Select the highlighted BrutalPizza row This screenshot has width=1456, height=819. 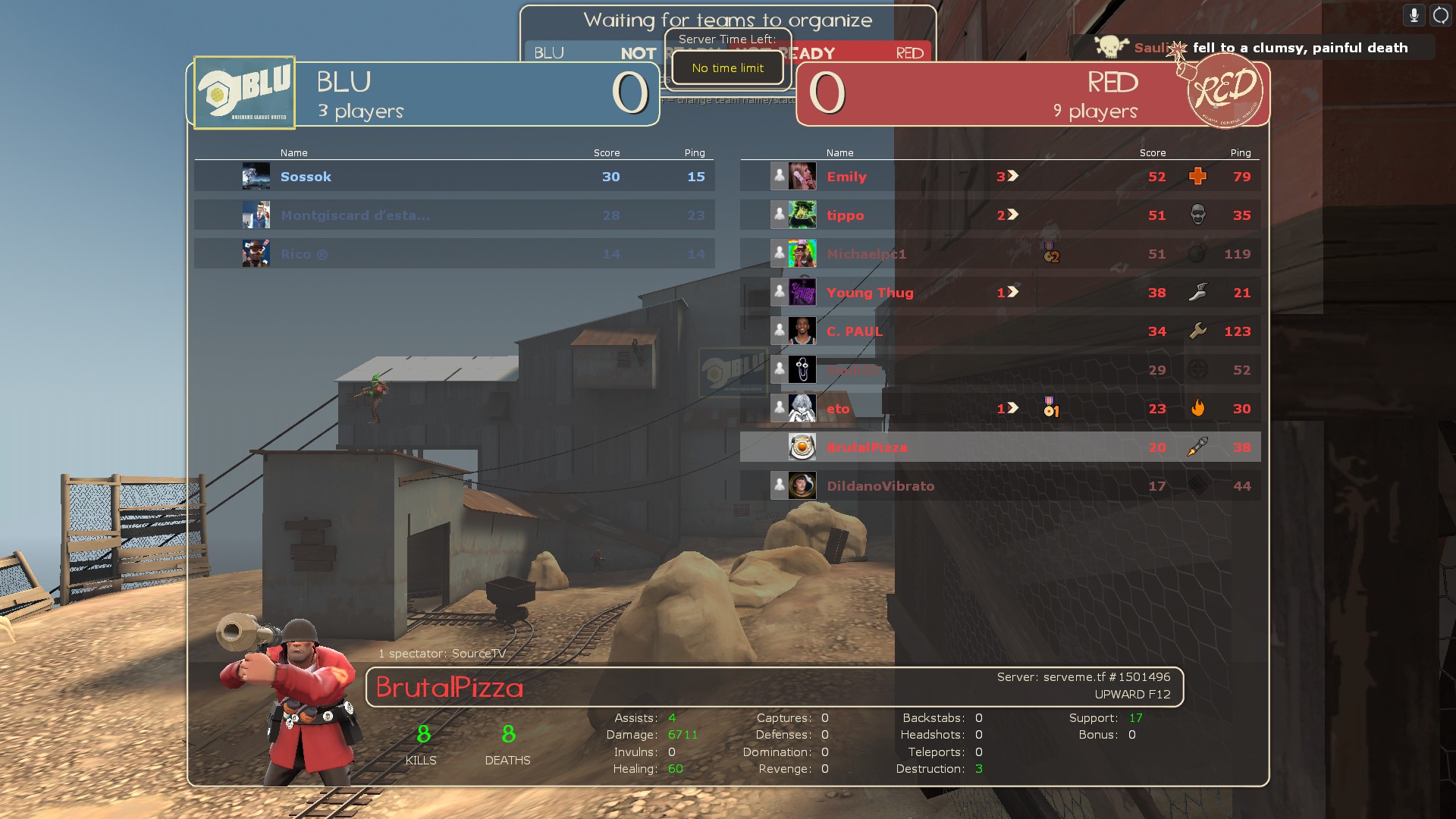tap(1001, 447)
